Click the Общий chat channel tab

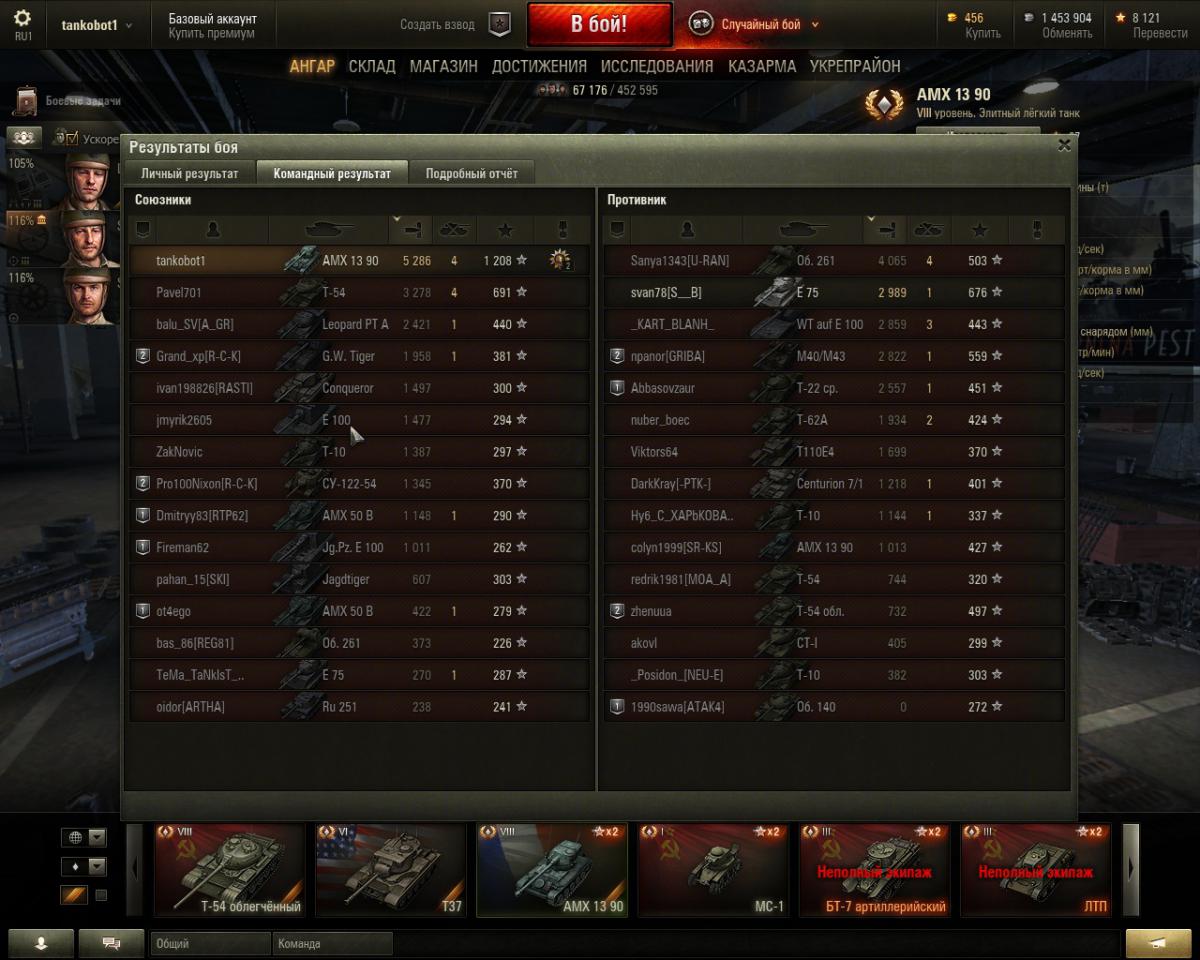click(x=210, y=943)
